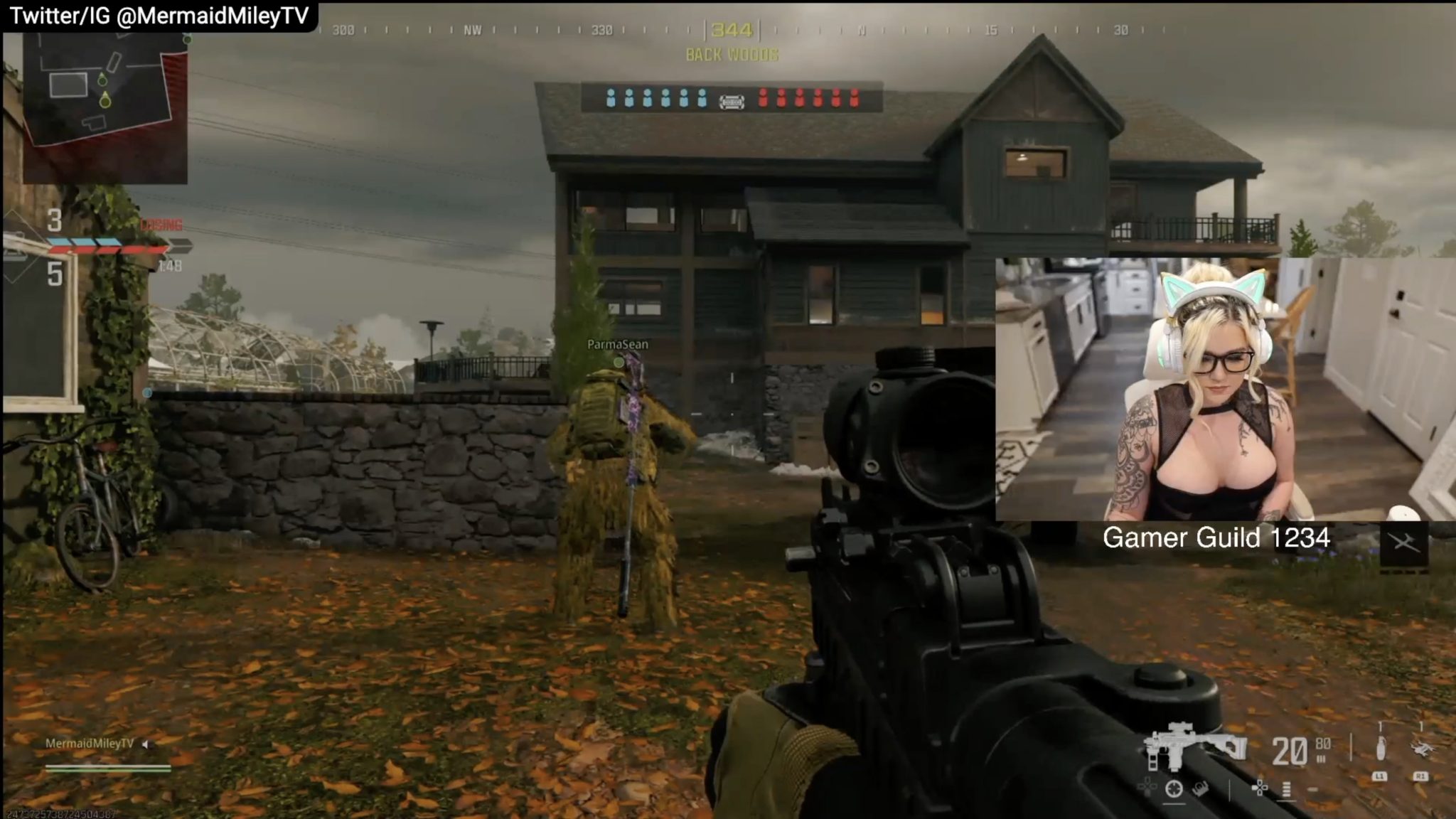Click the circular crosshair icon below weapon
Screen dimensions: 1456x819
pyautogui.click(x=1174, y=788)
